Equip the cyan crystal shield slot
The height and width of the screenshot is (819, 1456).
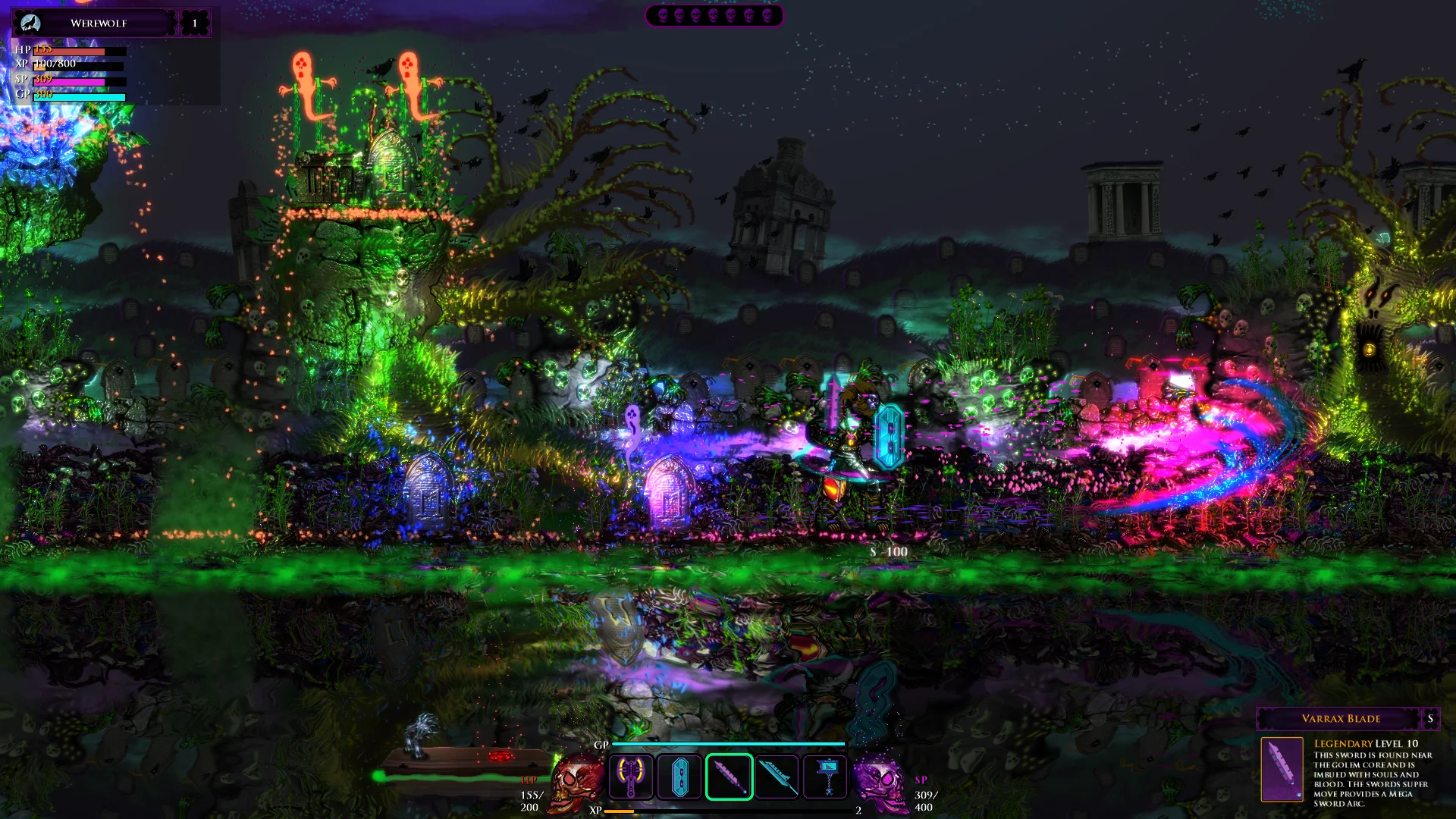pyautogui.click(x=679, y=777)
